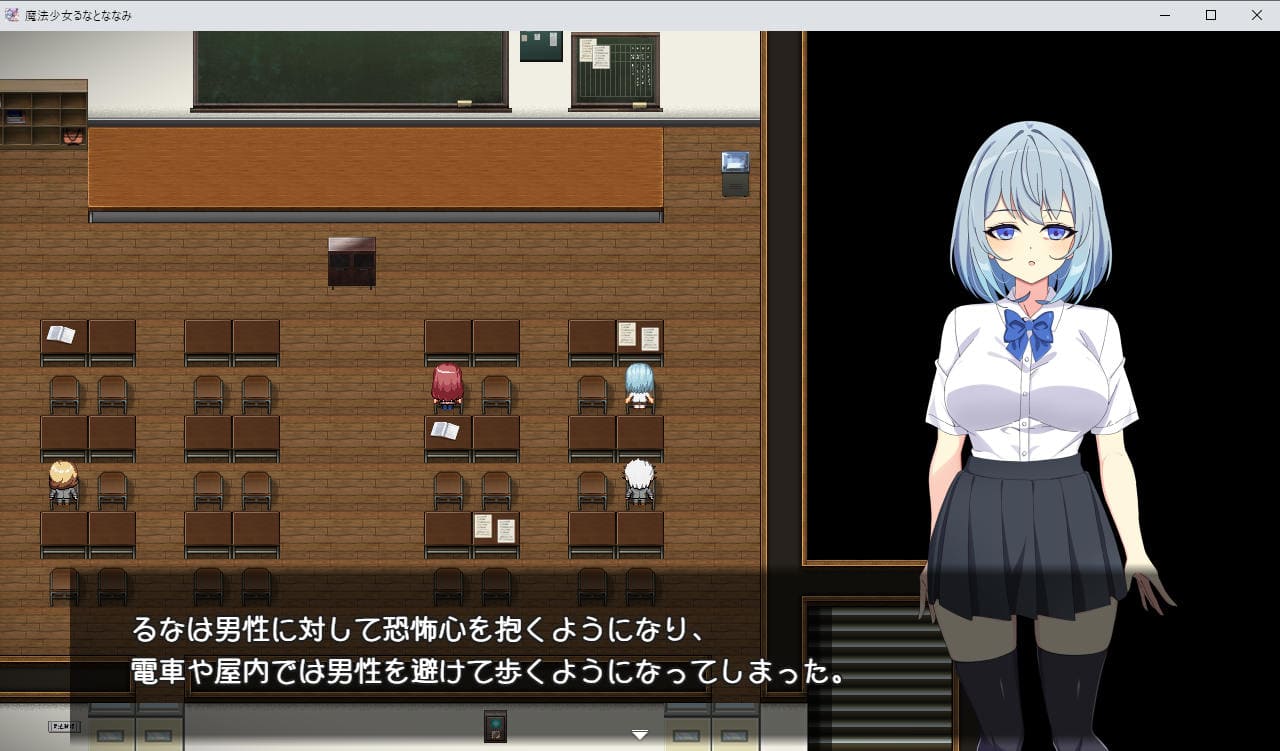Maximize the game window
1280x751 pixels.
click(x=1211, y=15)
